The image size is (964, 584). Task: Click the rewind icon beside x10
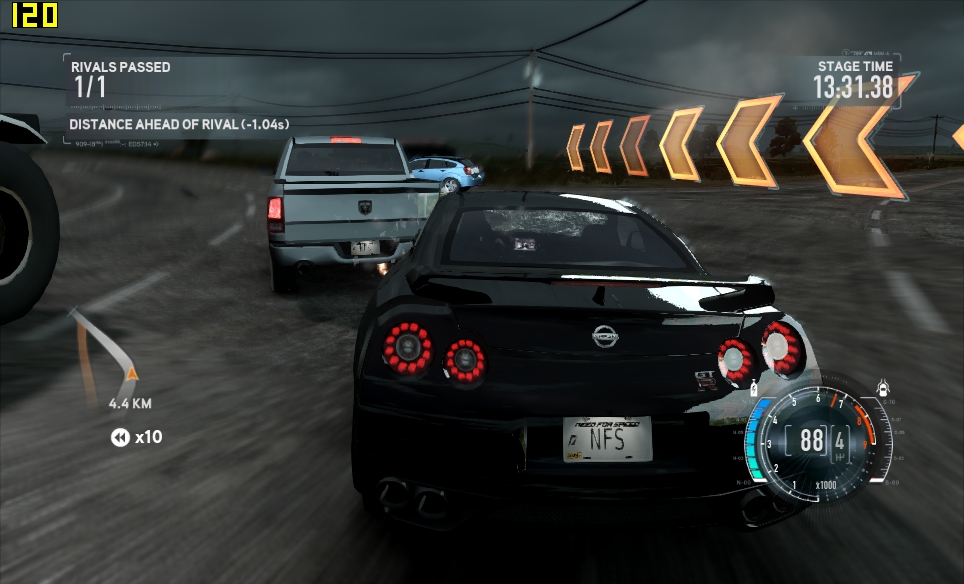120,437
